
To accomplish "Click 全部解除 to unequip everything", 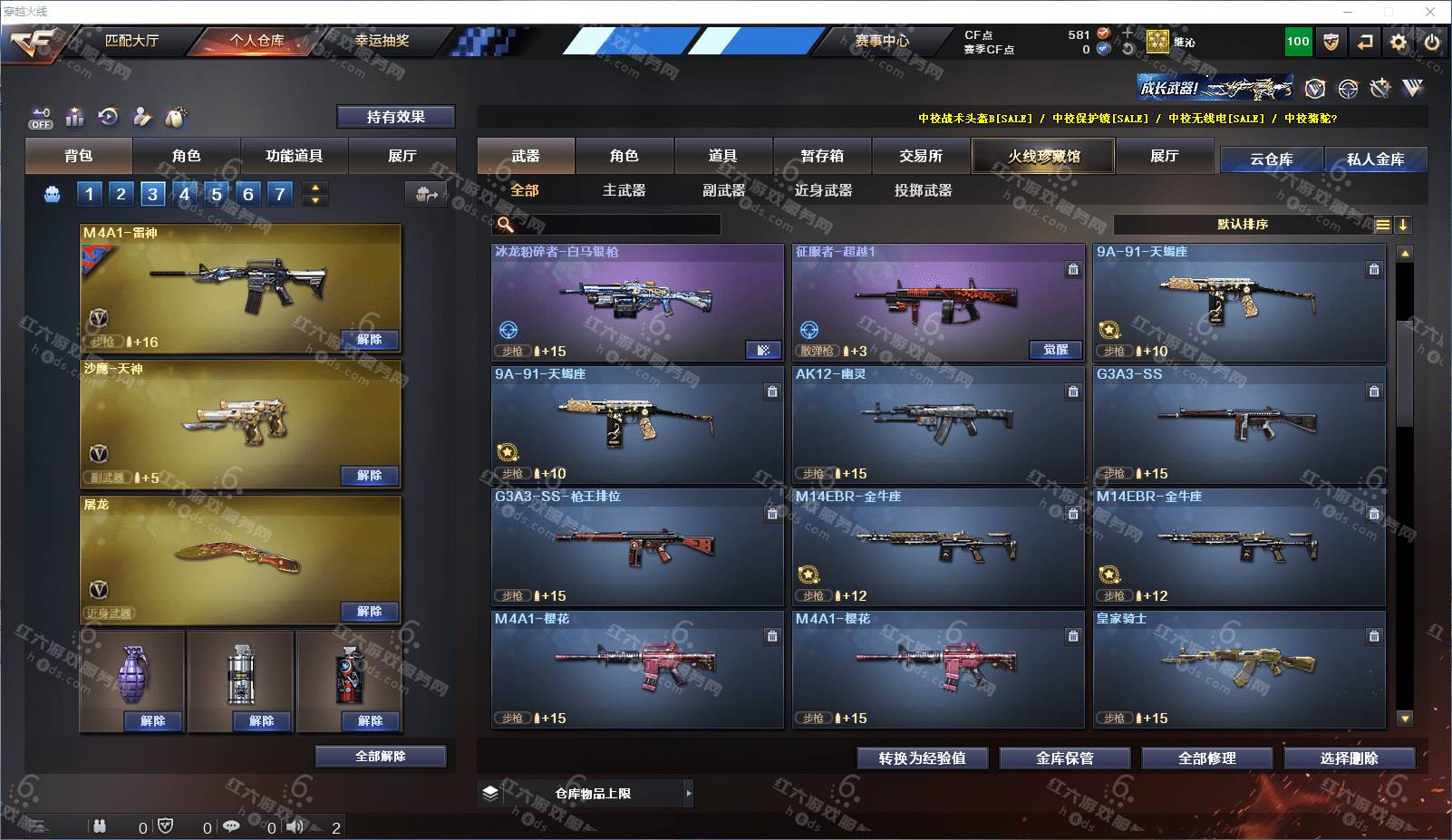I will point(381,757).
